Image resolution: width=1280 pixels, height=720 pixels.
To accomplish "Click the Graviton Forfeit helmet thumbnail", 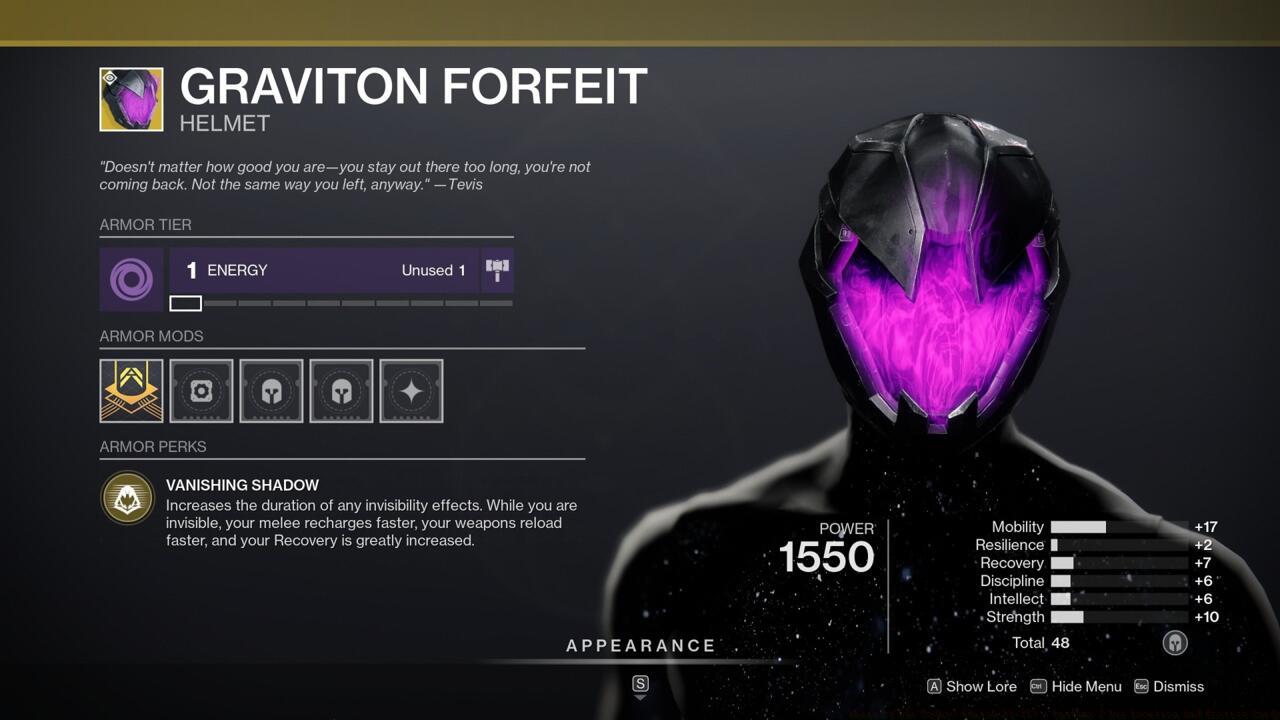I will (131, 98).
